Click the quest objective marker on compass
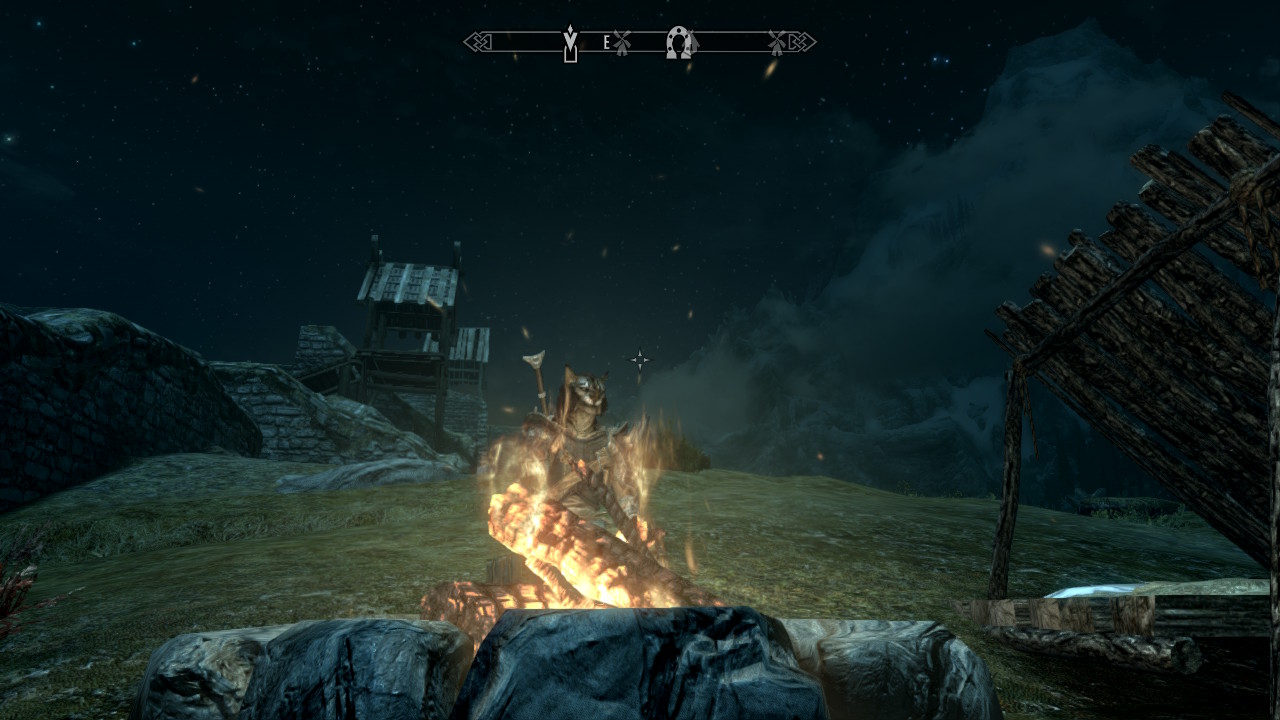 pyautogui.click(x=570, y=43)
